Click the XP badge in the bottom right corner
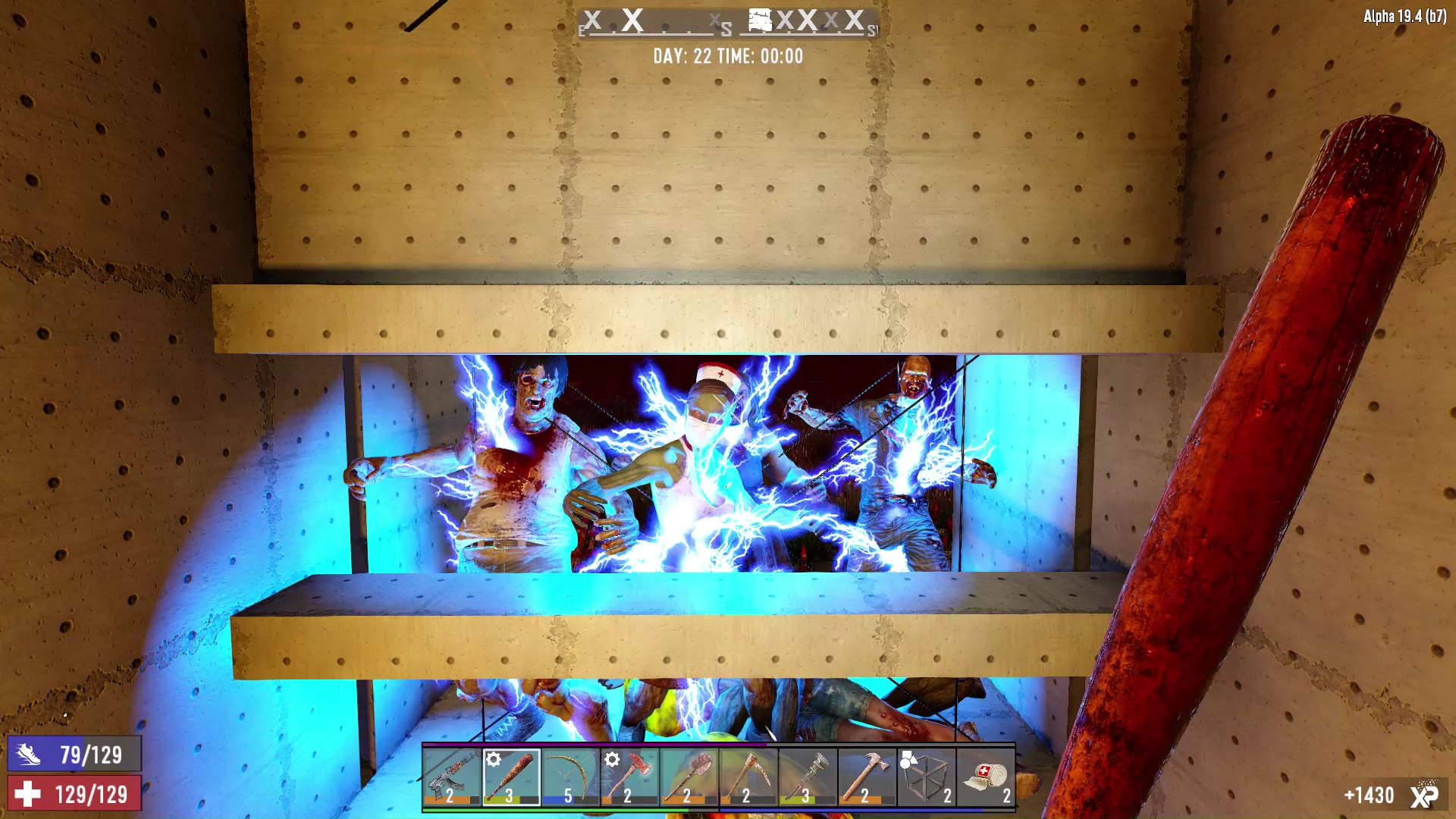The width and height of the screenshot is (1456, 819). tap(1426, 794)
